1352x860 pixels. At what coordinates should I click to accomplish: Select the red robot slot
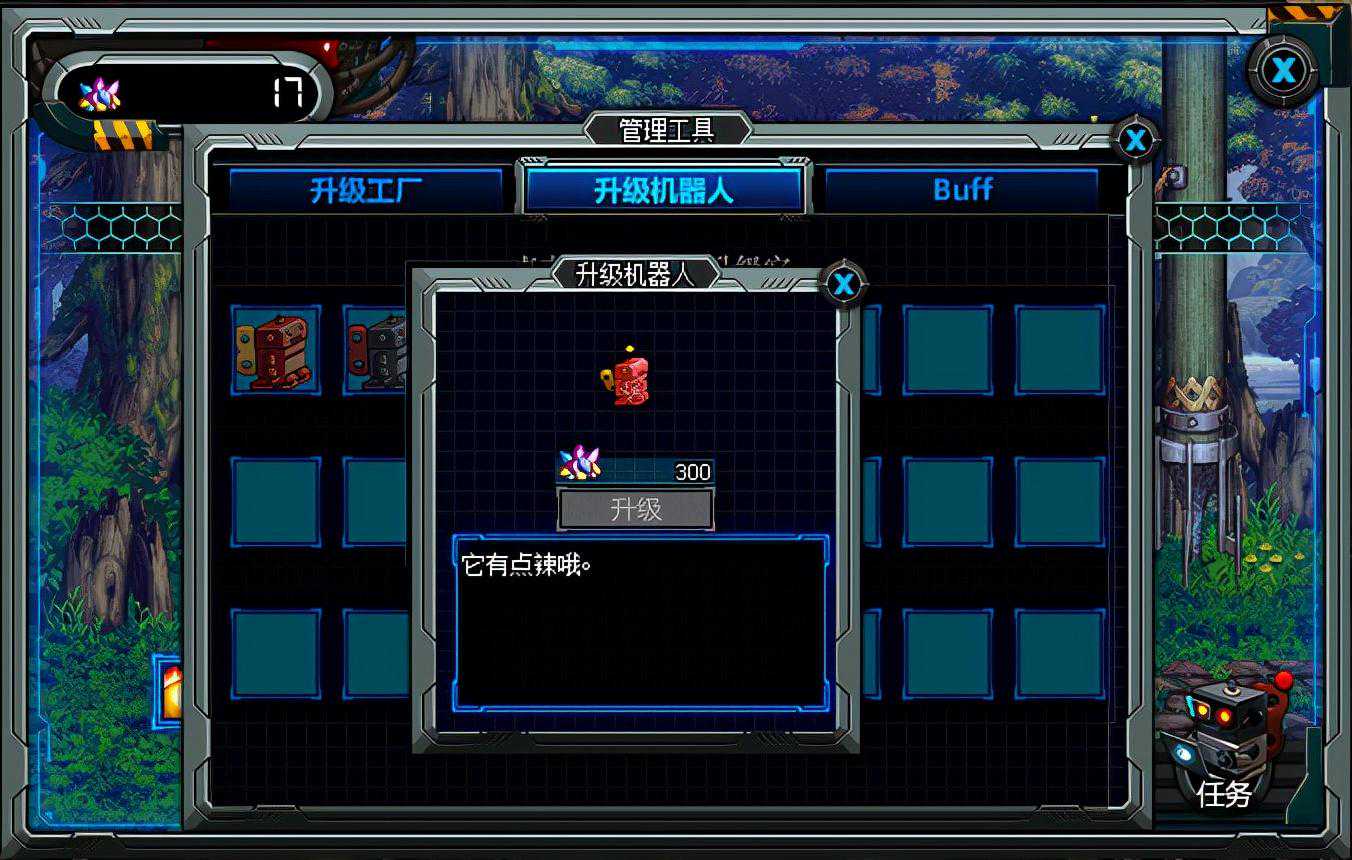tap(276, 350)
